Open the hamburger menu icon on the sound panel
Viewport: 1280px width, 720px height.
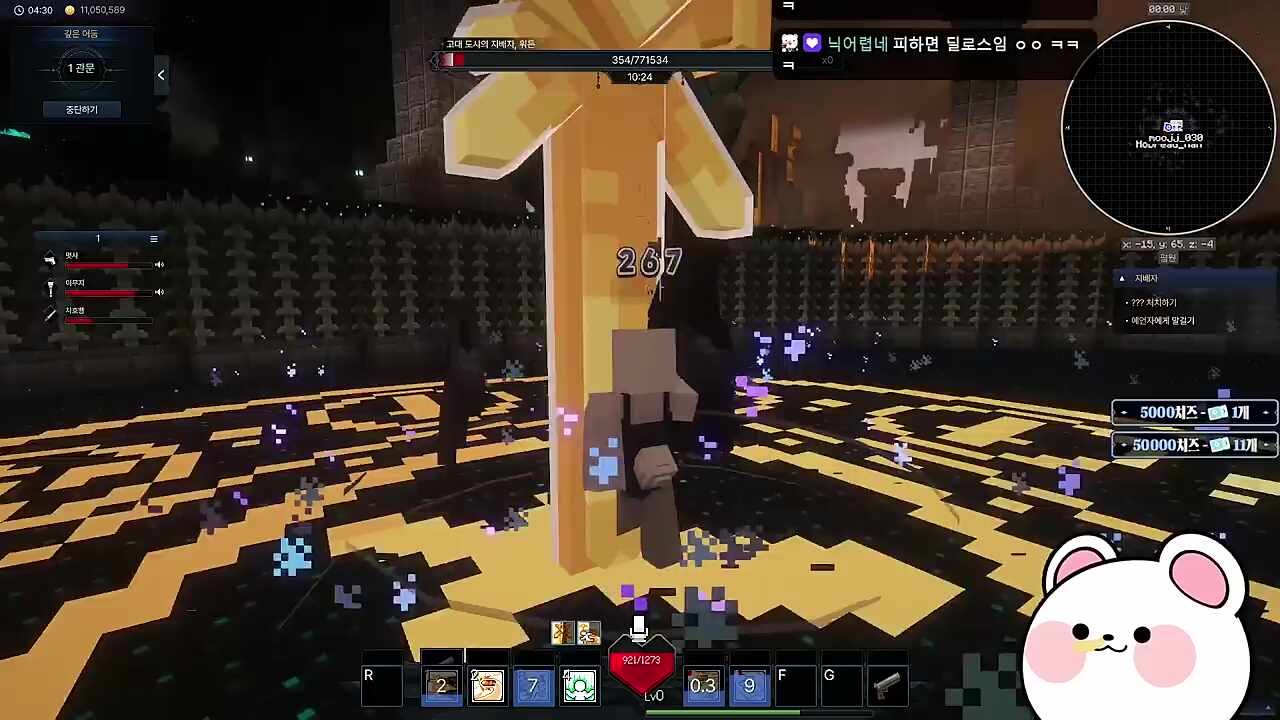[154, 238]
